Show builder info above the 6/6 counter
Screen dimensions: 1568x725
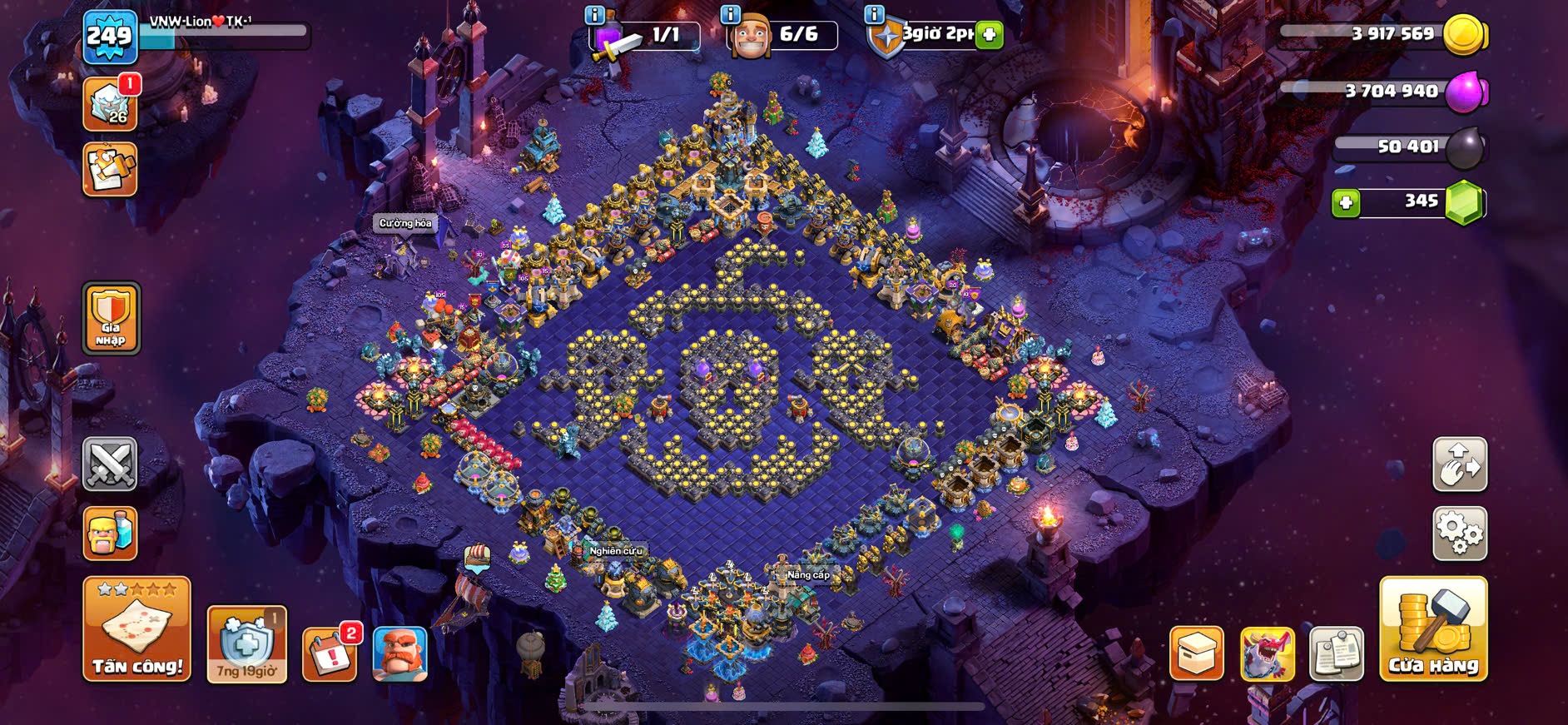pyautogui.click(x=730, y=14)
